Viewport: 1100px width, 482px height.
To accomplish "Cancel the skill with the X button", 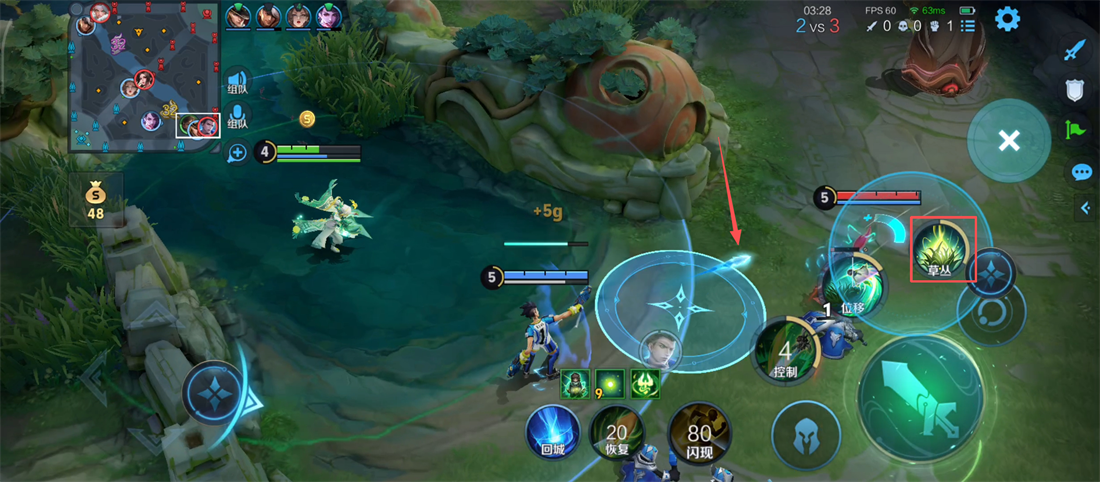I will click(x=1008, y=141).
